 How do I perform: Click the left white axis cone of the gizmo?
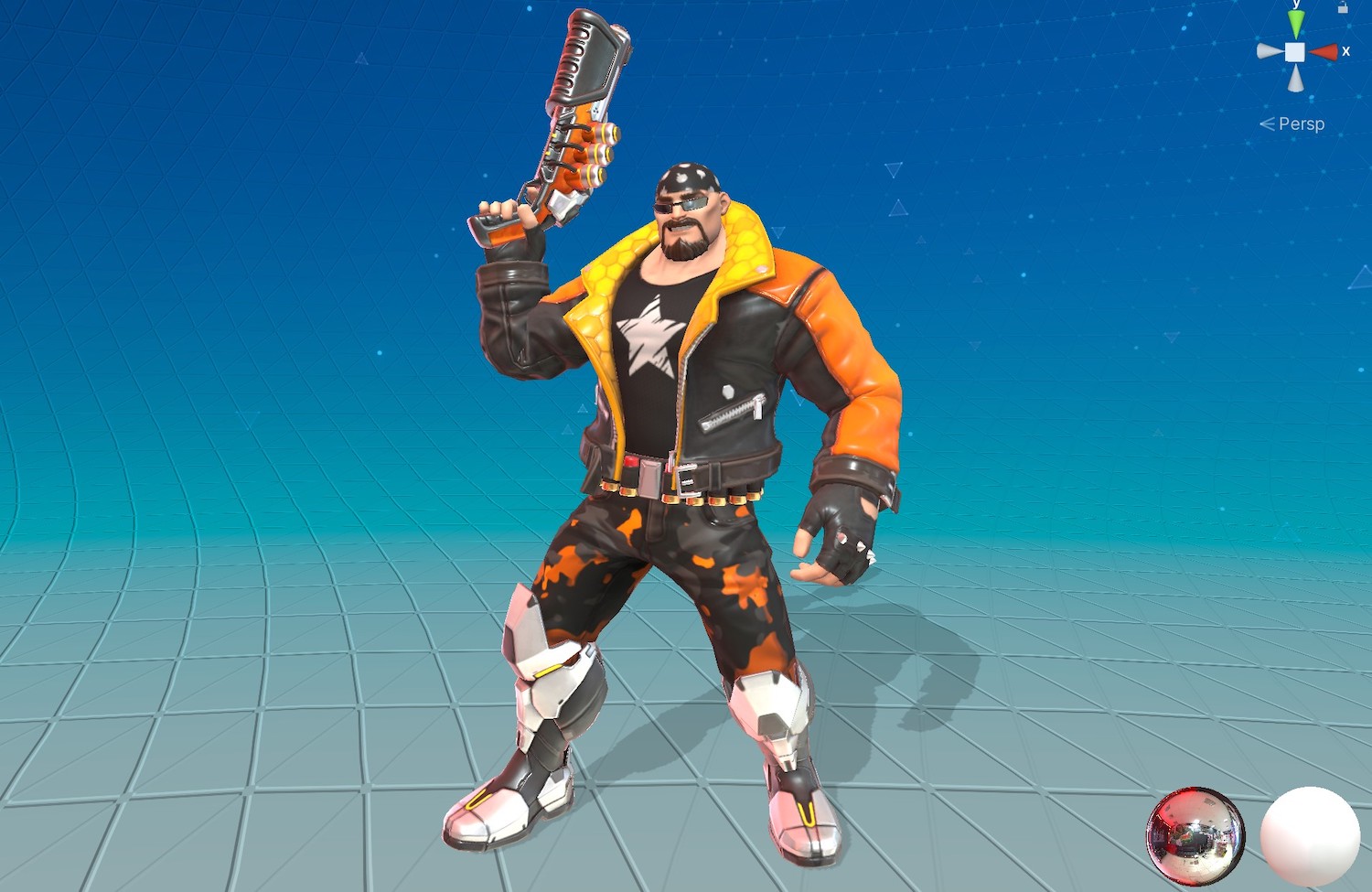1267,51
